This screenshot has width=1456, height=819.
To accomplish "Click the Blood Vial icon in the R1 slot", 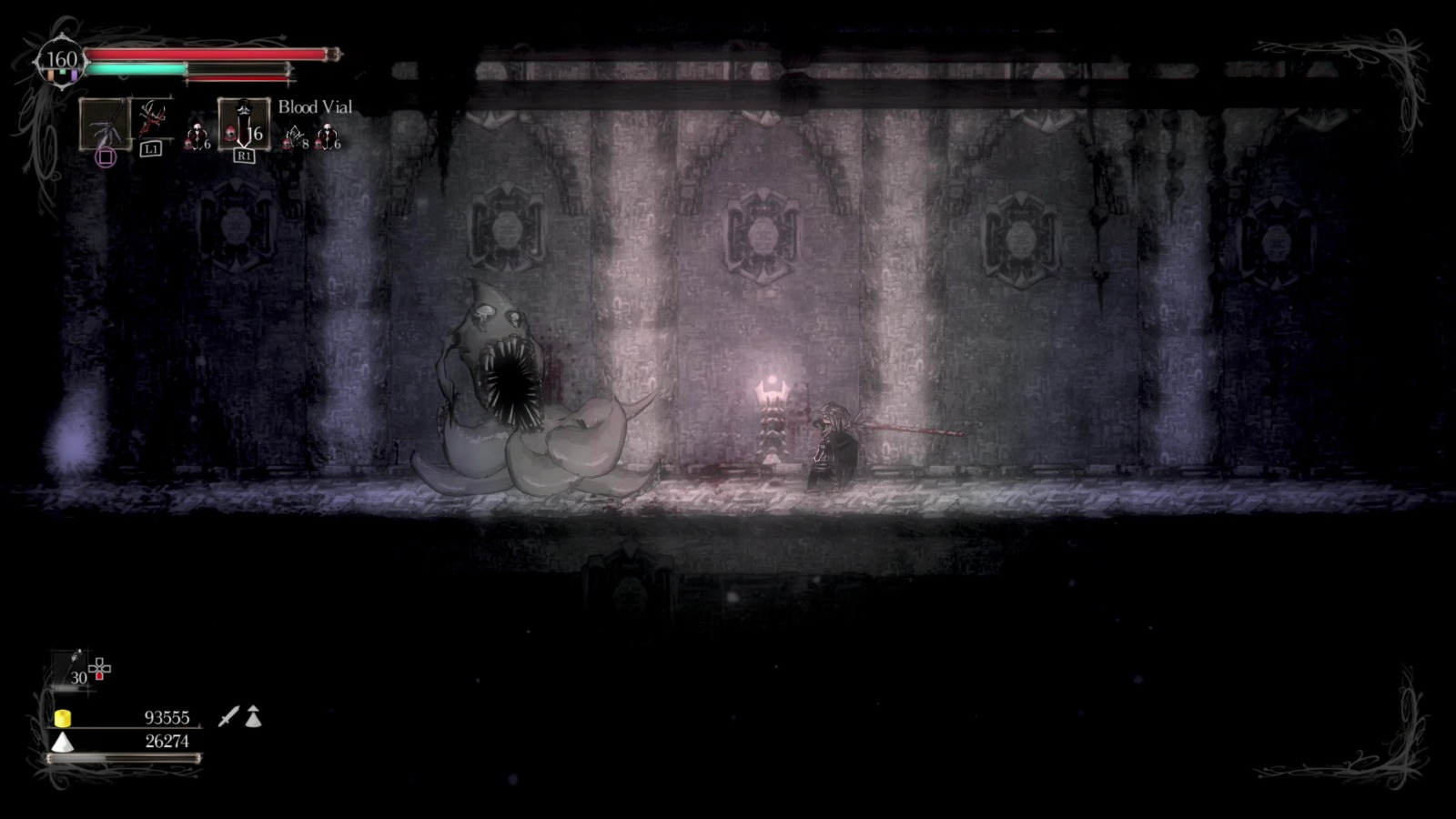I will click(x=245, y=122).
